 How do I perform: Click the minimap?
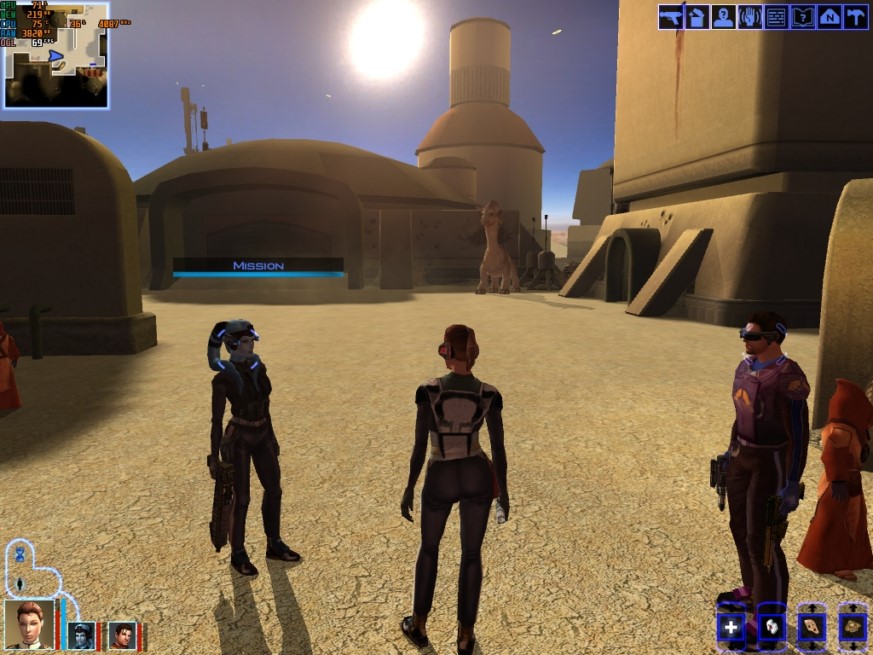point(55,55)
